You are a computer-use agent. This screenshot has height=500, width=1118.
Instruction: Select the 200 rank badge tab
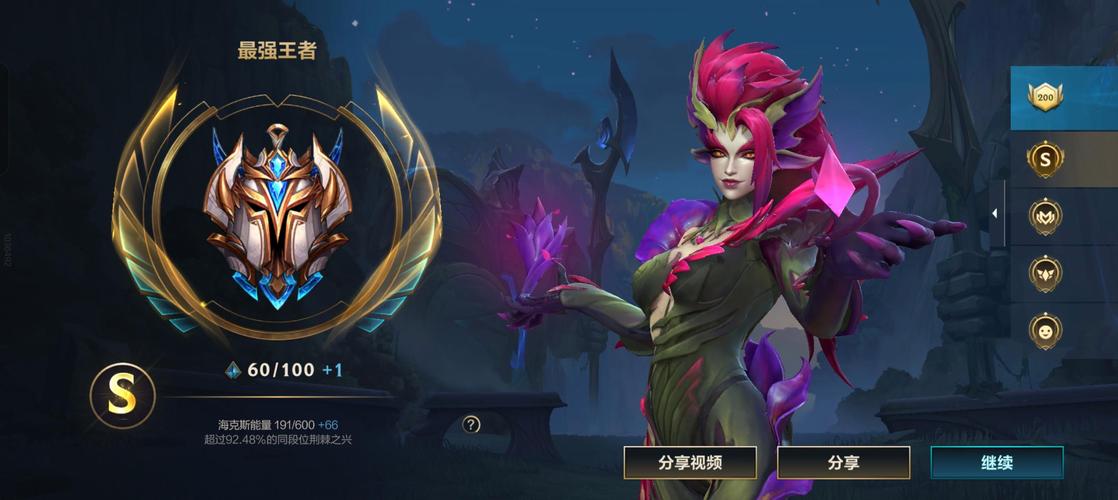click(x=1046, y=98)
